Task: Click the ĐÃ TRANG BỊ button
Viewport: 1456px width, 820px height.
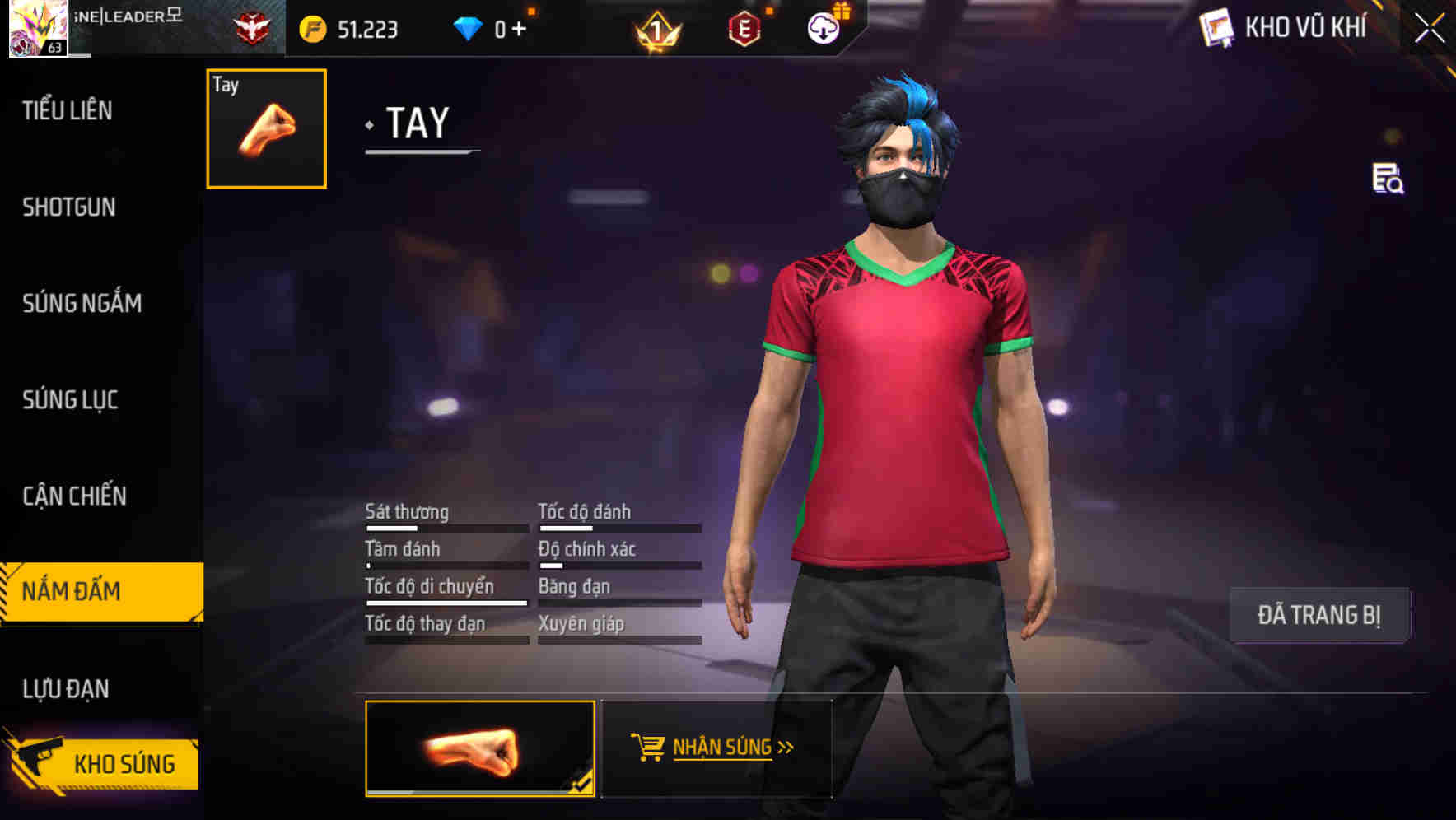Action: [x=1320, y=614]
